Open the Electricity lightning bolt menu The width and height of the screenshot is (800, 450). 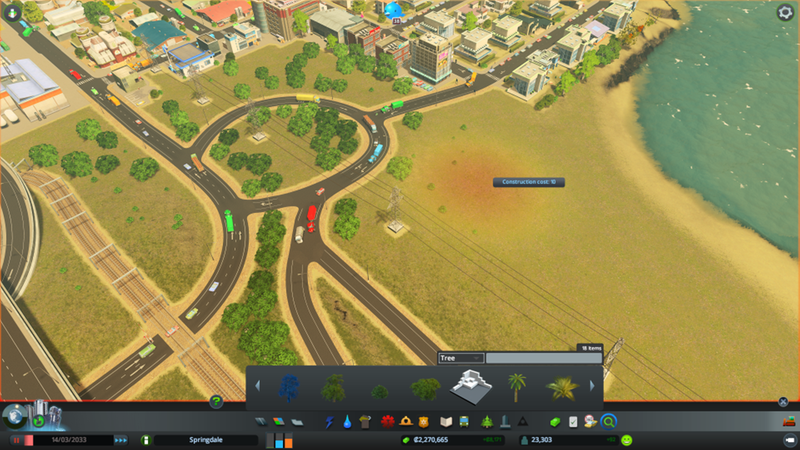(330, 421)
